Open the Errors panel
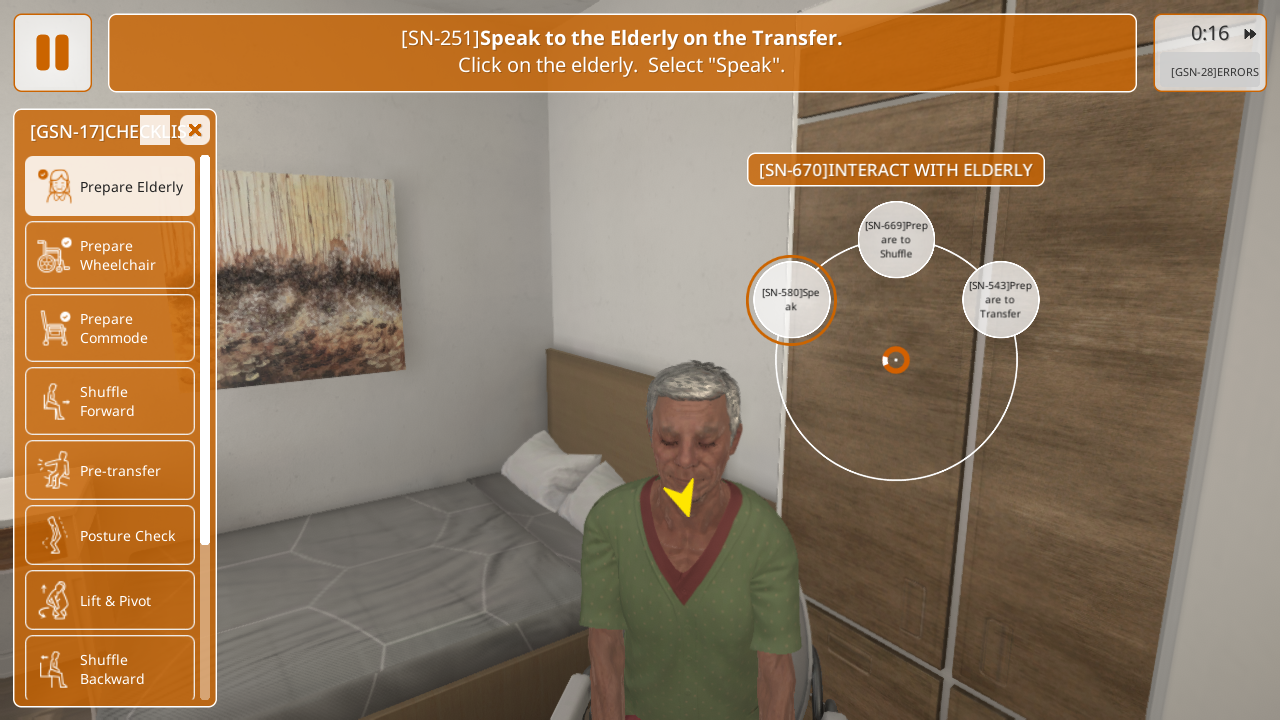The image size is (1280, 720). point(1214,72)
